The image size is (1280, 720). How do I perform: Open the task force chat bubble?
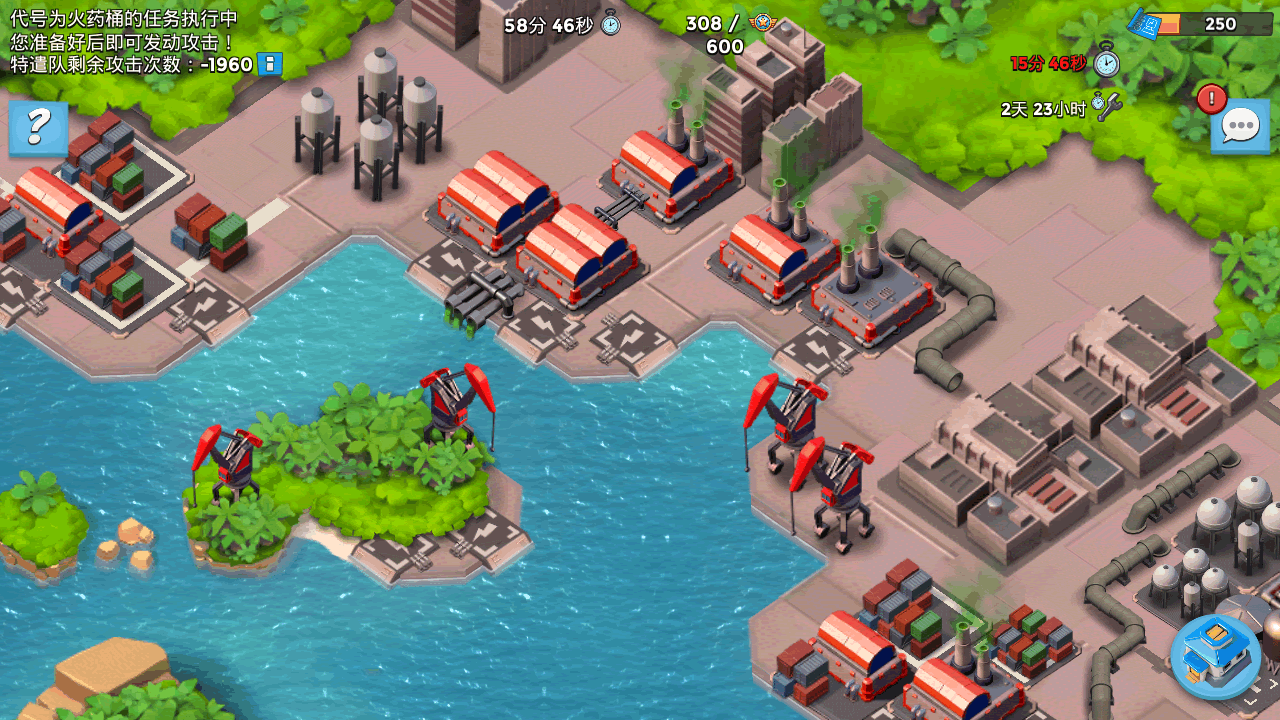[1240, 127]
